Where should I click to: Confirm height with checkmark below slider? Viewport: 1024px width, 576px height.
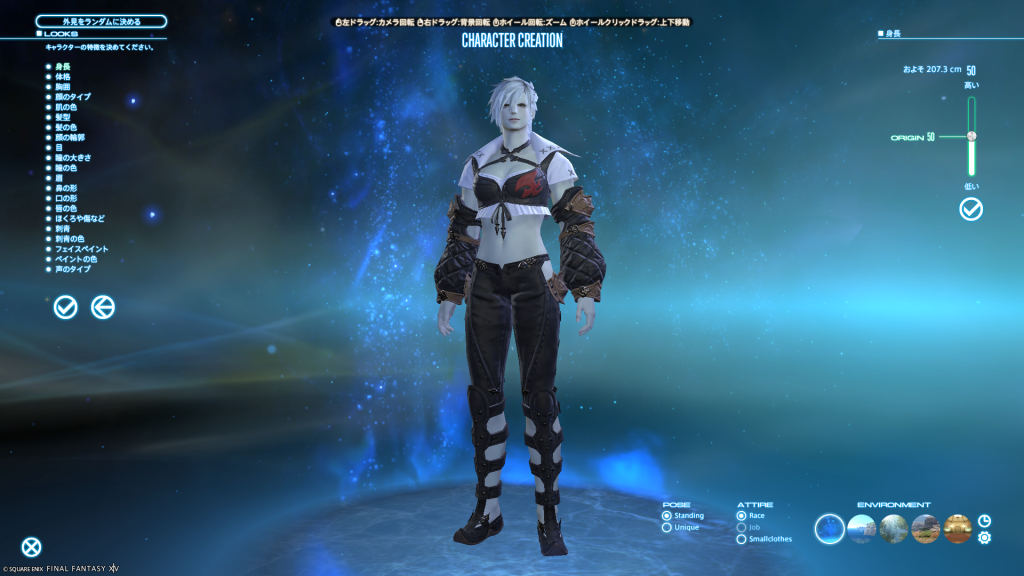[971, 209]
